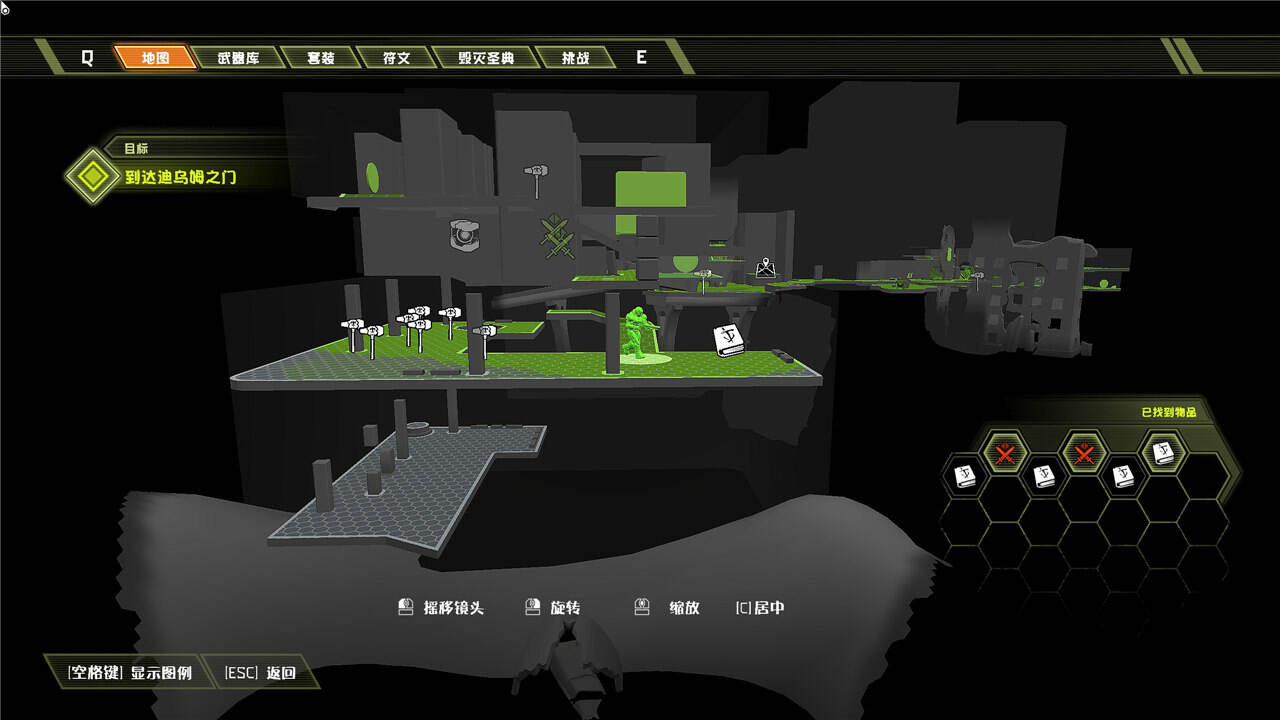The width and height of the screenshot is (1280, 720).
Task: Center the map with 居中
Action: click(760, 608)
